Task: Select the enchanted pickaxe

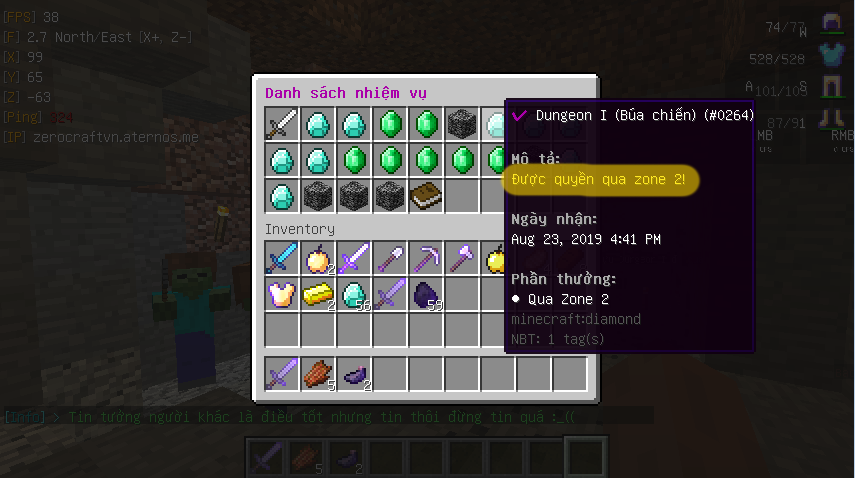Action: pyautogui.click(x=426, y=258)
